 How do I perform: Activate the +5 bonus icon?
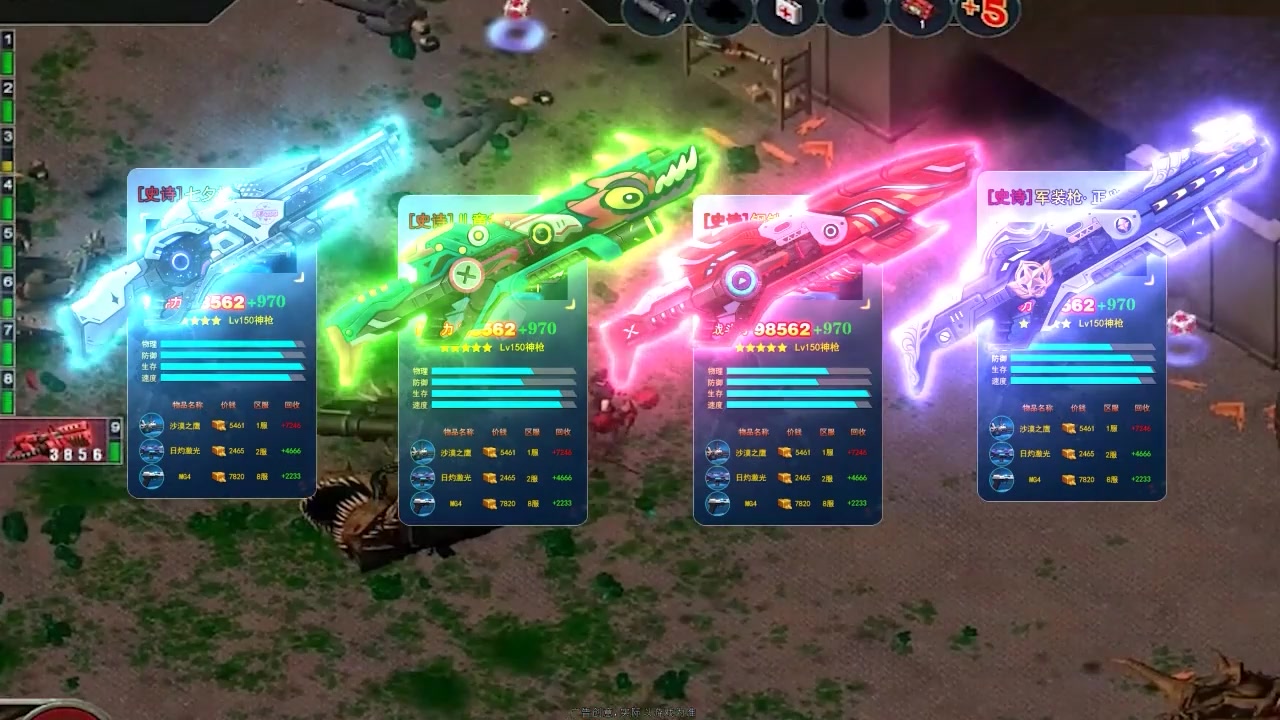pos(983,13)
